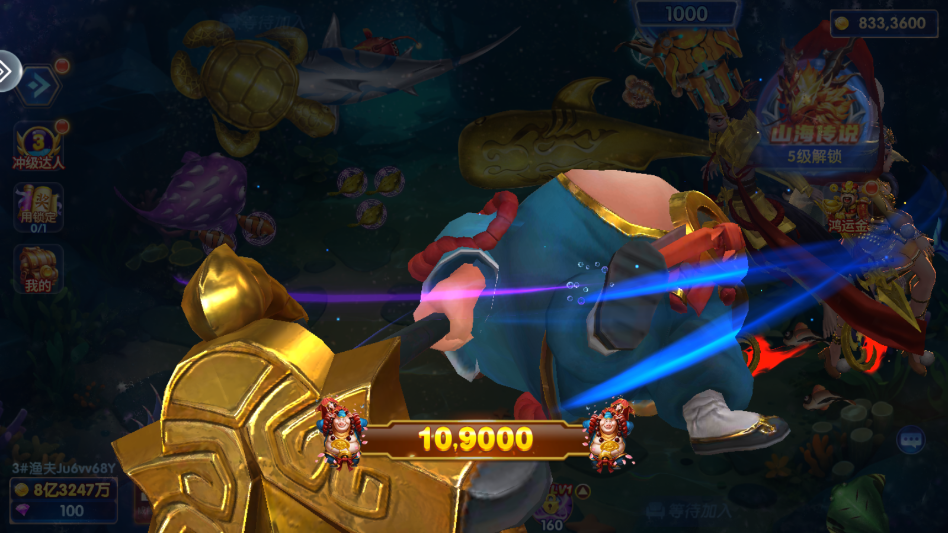
Task: Expand the double-arrow side panel toggle
Action: coord(6,70)
